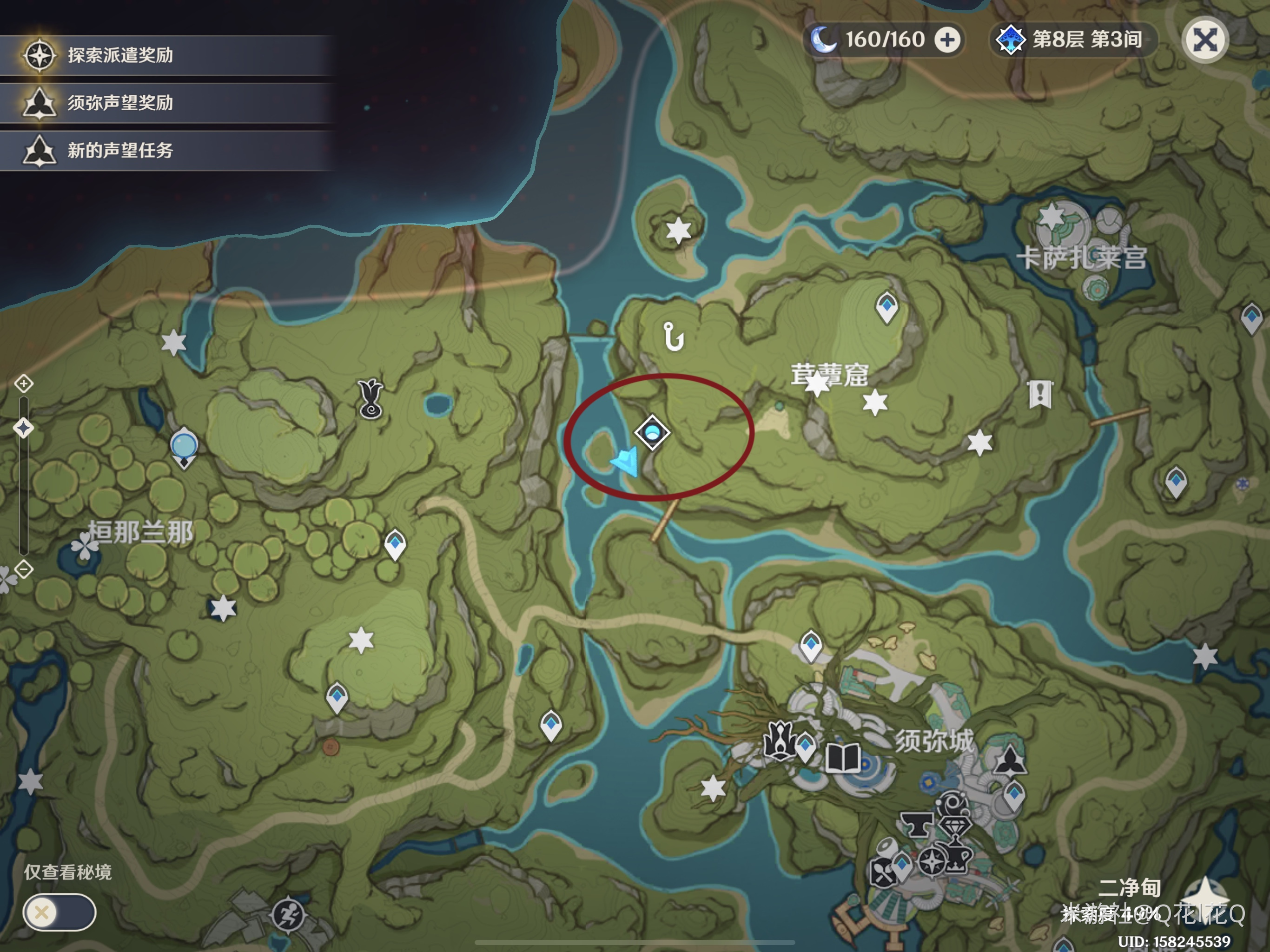The image size is (1270, 952).
Task: Select the Statue of the Seven blue orb marker
Action: [184, 447]
